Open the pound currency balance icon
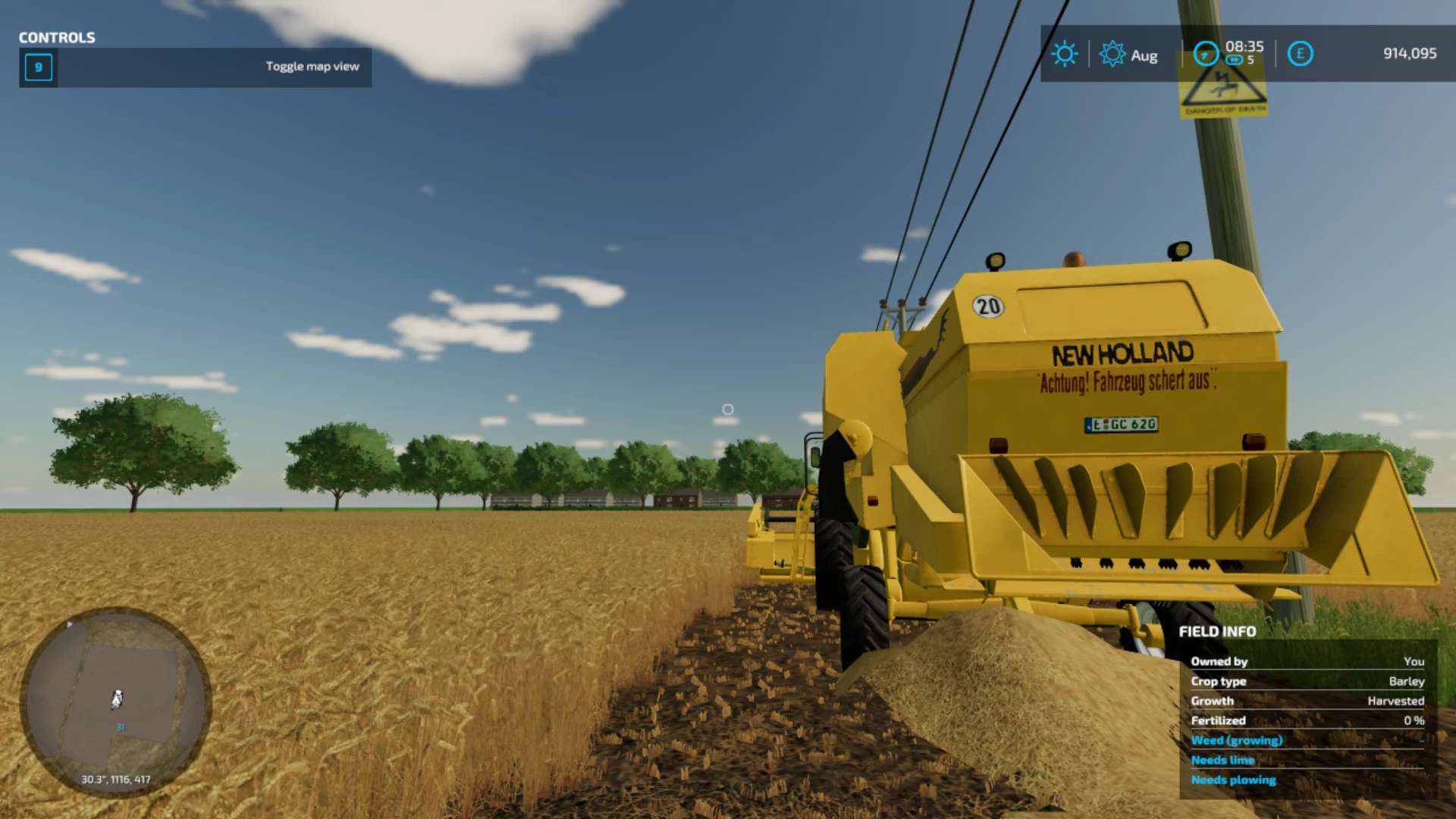Image resolution: width=1456 pixels, height=819 pixels. click(1300, 54)
